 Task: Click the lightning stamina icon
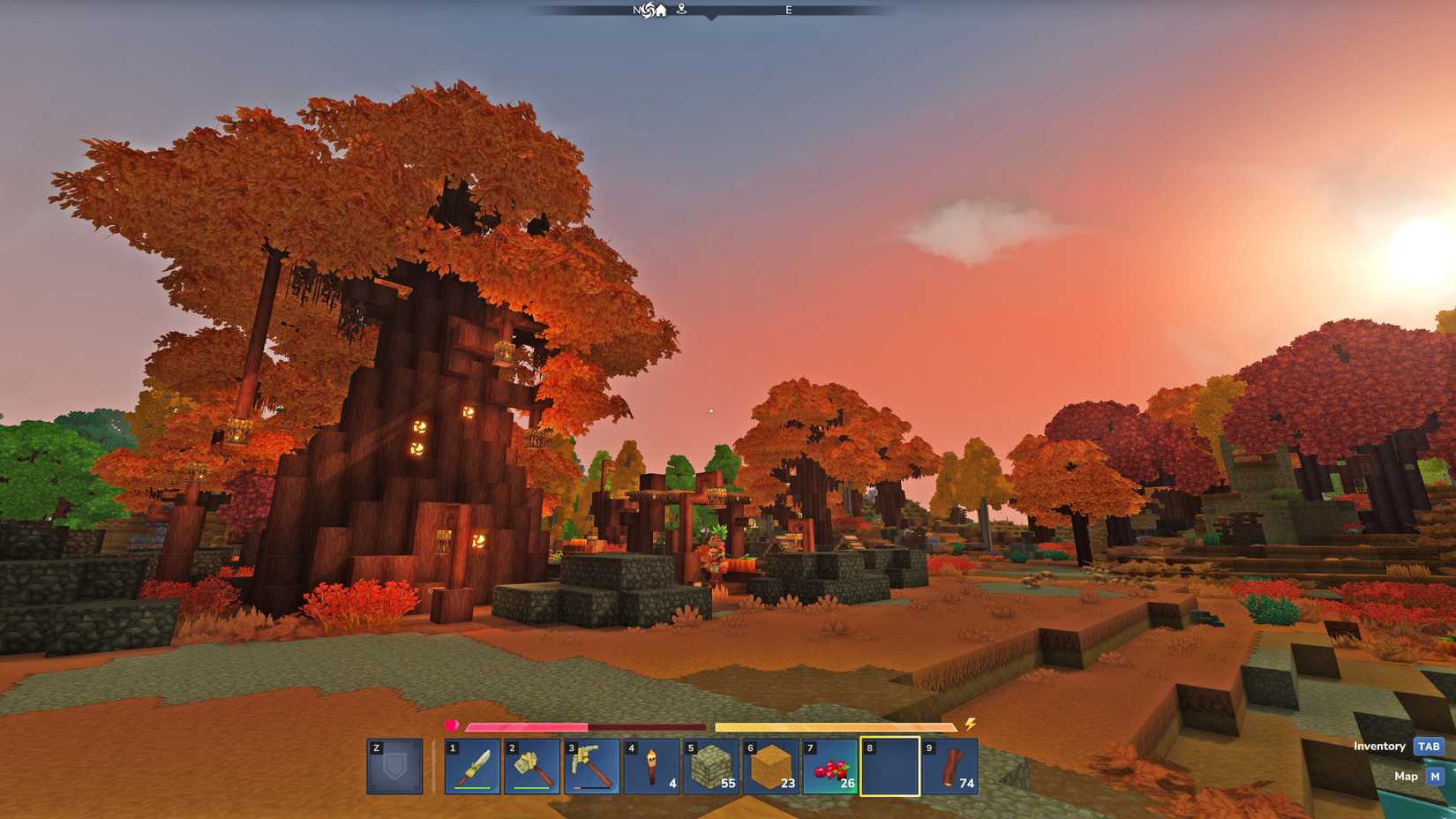pyautogui.click(x=969, y=725)
